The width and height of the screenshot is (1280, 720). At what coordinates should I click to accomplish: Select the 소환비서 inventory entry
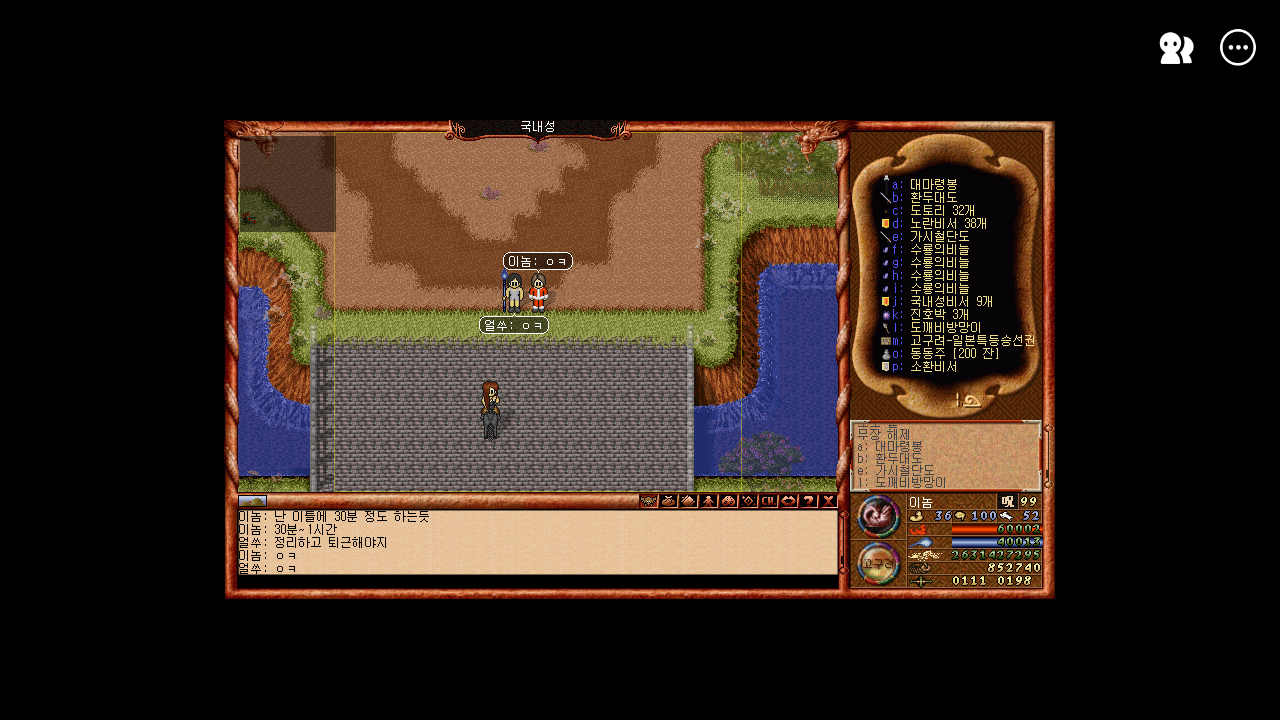933,366
